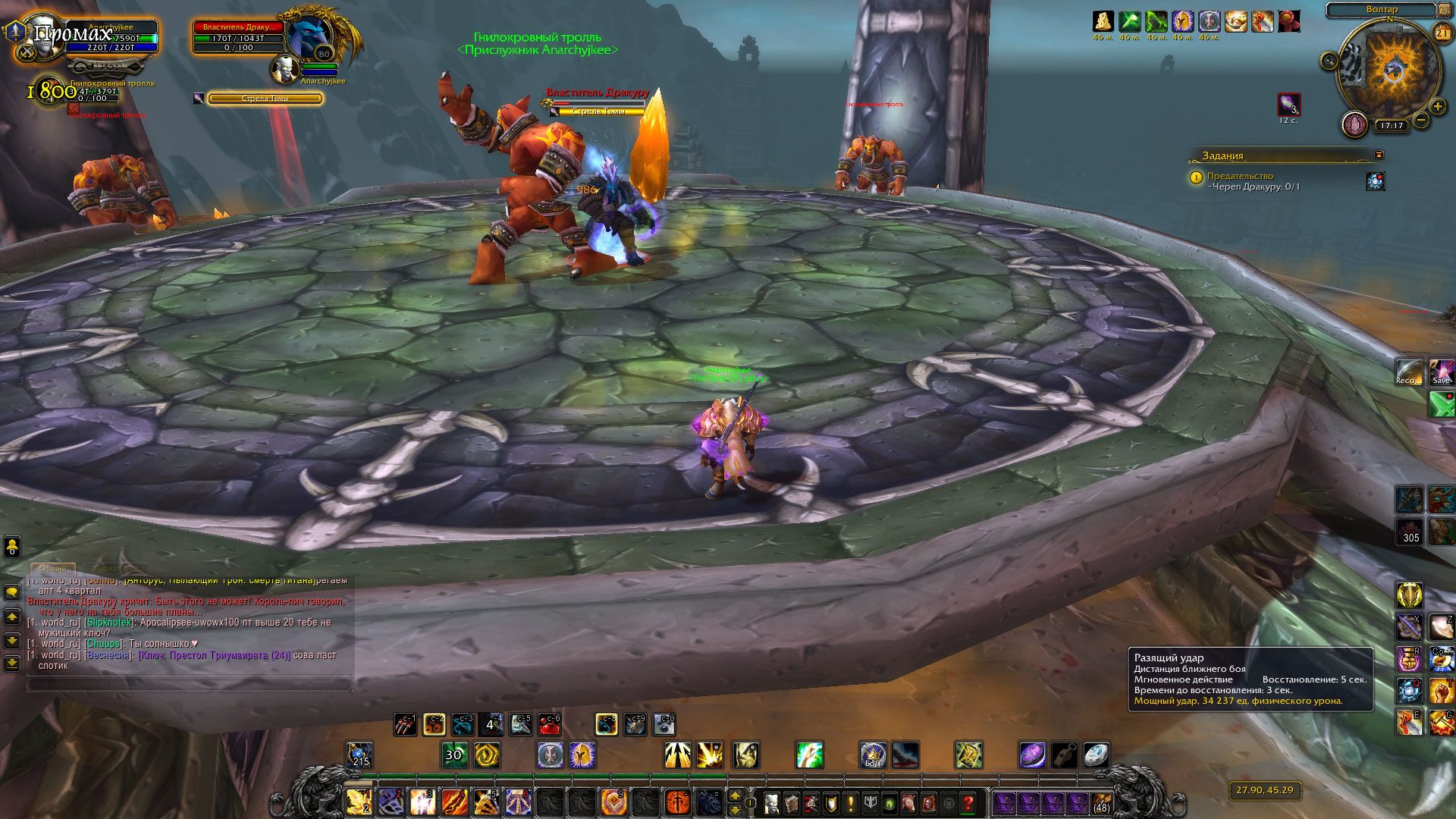Open the character info portrait micro button
Image resolution: width=1456 pixels, height=819 pixels.
coord(771,802)
